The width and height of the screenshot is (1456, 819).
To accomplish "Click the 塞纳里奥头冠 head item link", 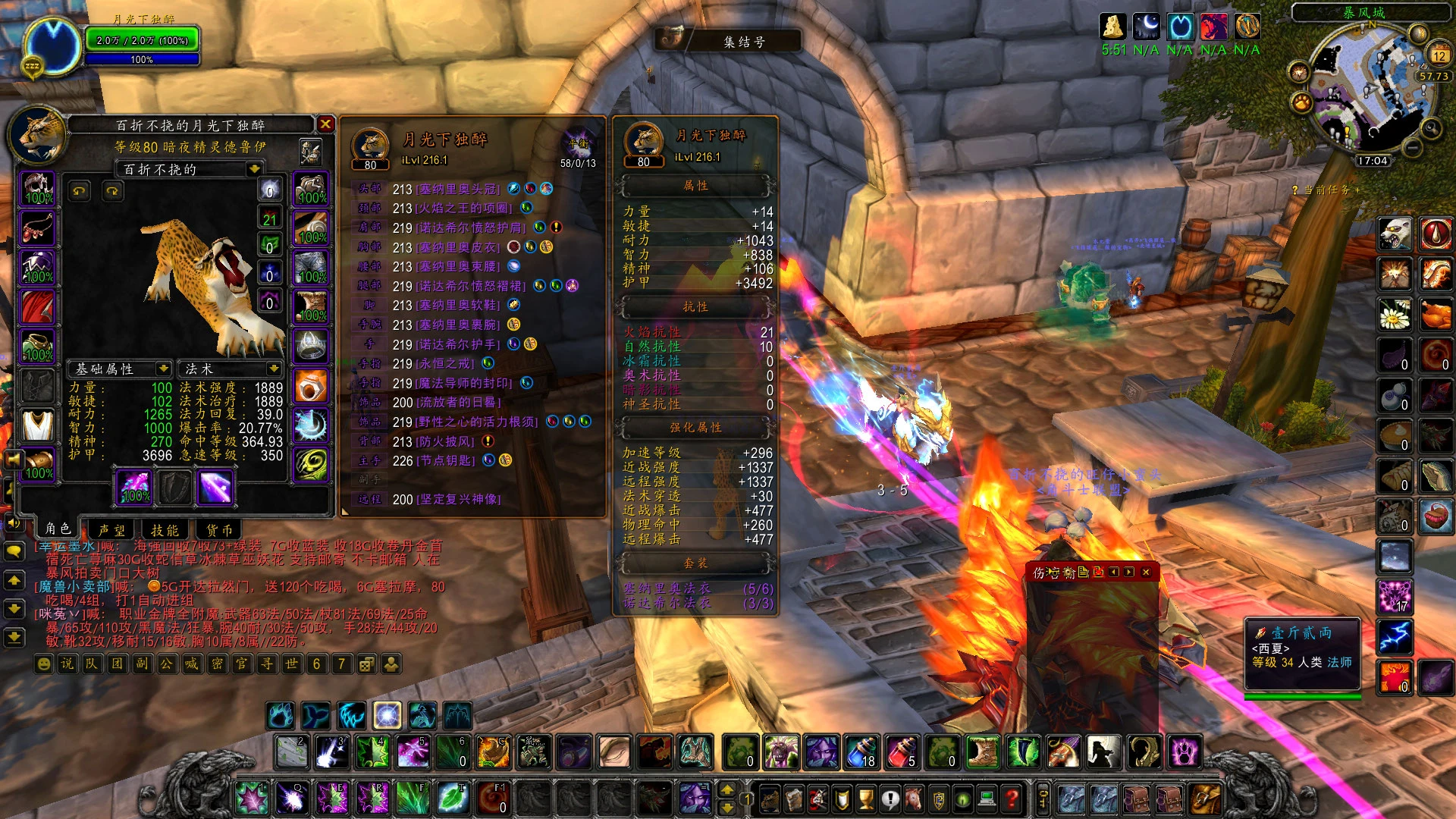I will click(457, 189).
